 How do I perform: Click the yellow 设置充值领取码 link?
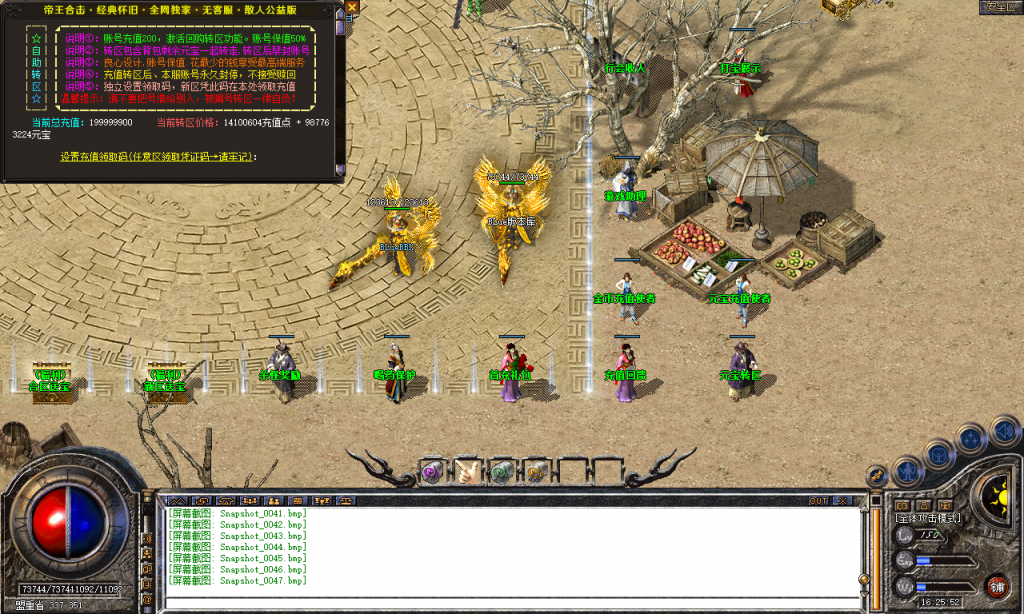157,157
